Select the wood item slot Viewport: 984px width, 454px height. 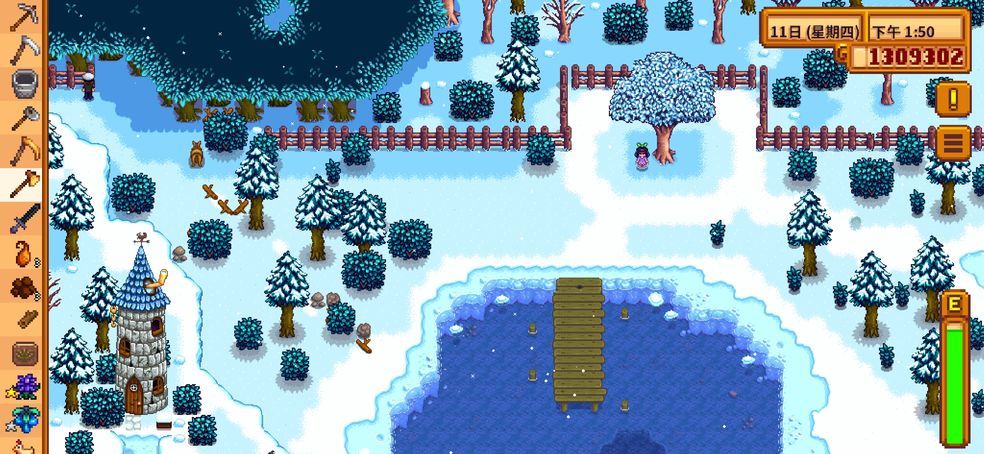pyautogui.click(x=23, y=320)
